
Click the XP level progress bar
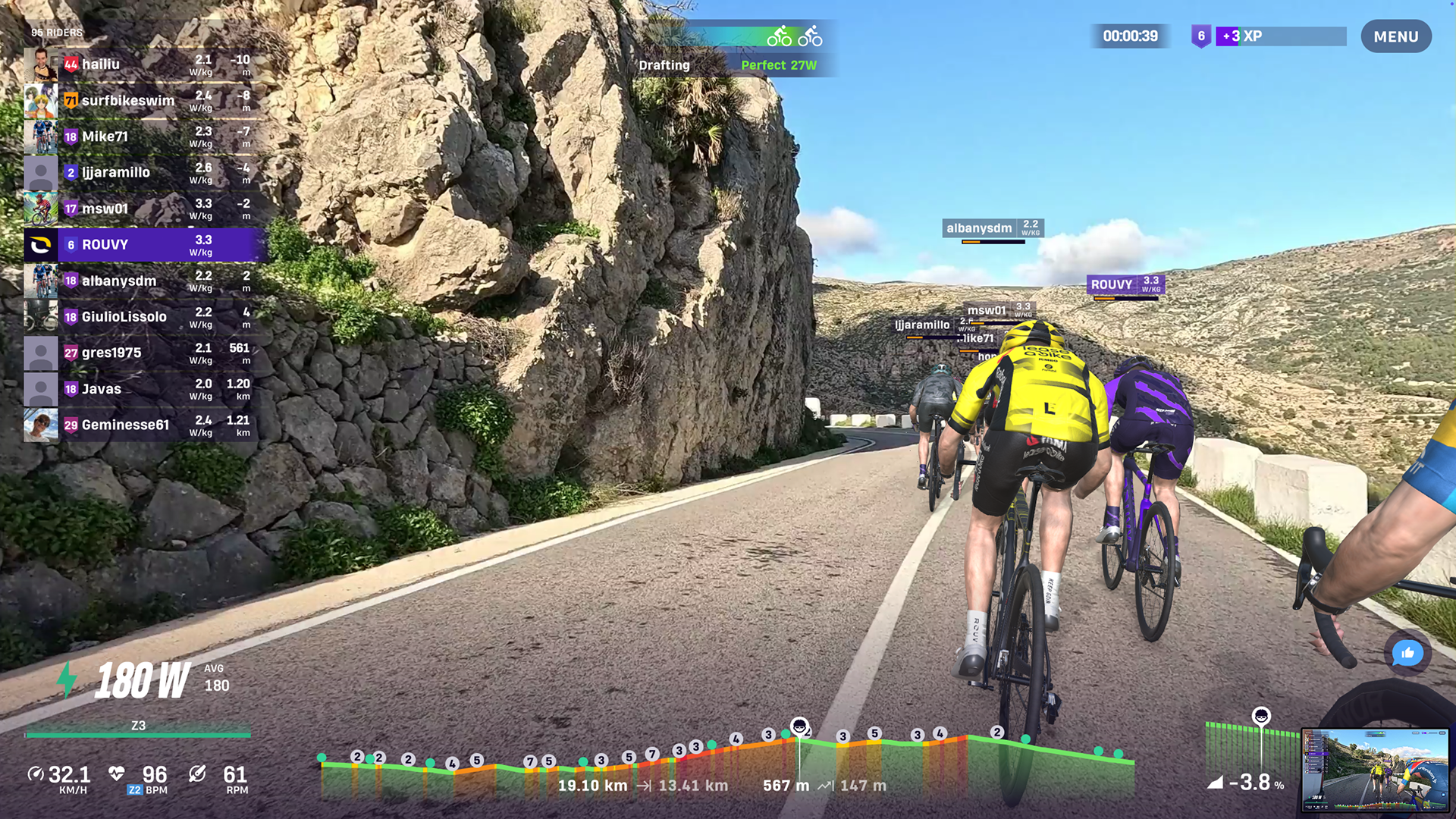1281,36
